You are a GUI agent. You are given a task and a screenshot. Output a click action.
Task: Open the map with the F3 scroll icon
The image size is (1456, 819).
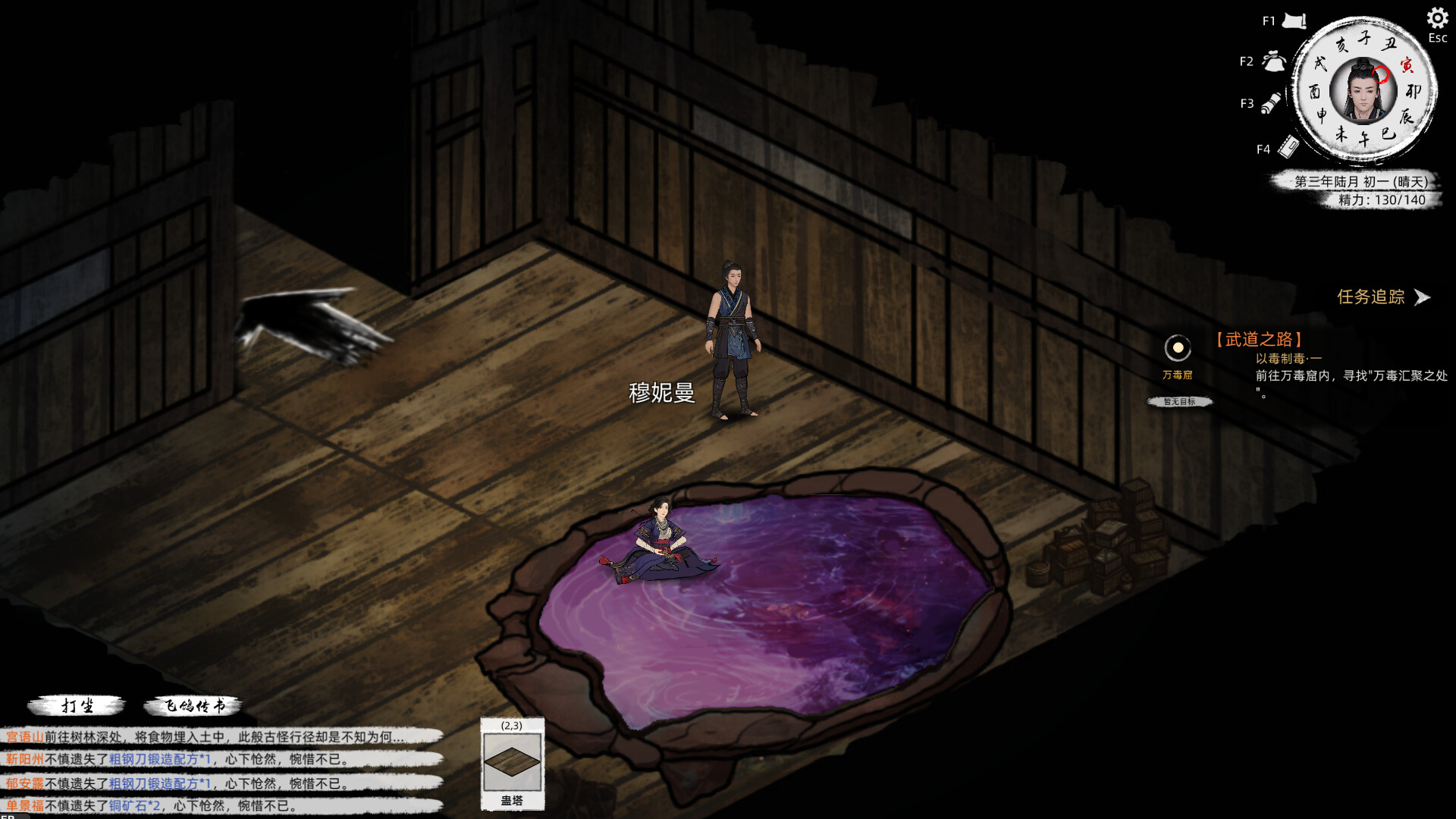pos(1272,104)
